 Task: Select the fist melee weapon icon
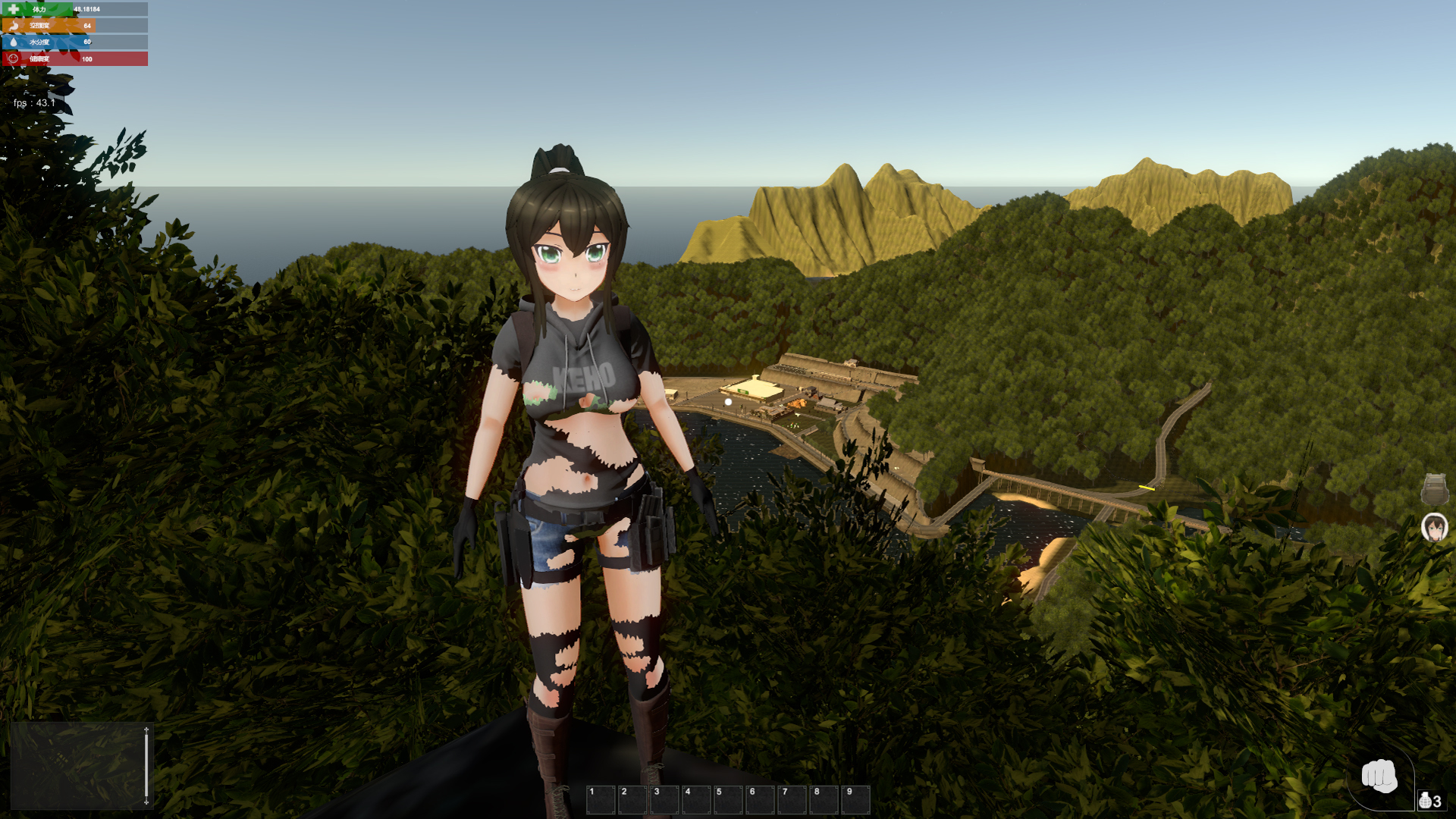pyautogui.click(x=1379, y=776)
